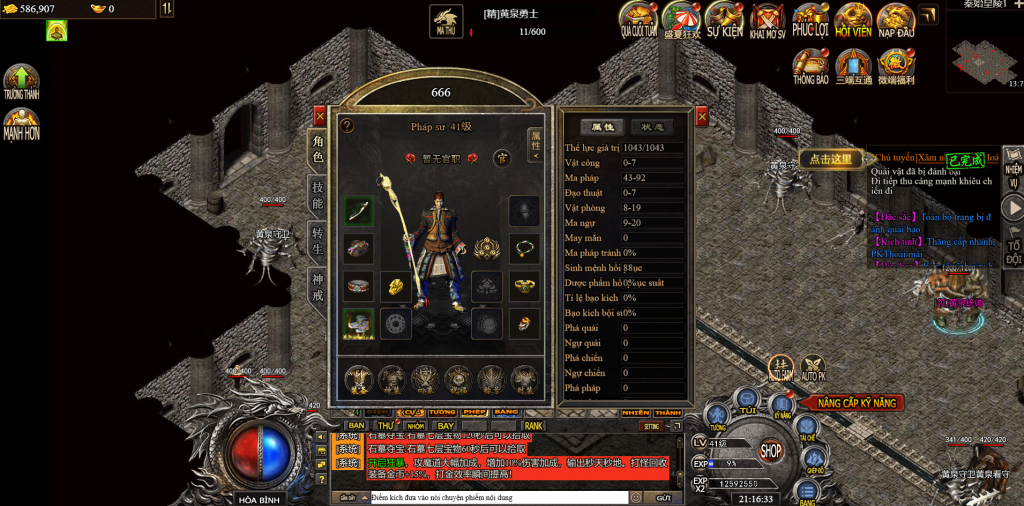Select the equipped necklace slot

coord(523,247)
